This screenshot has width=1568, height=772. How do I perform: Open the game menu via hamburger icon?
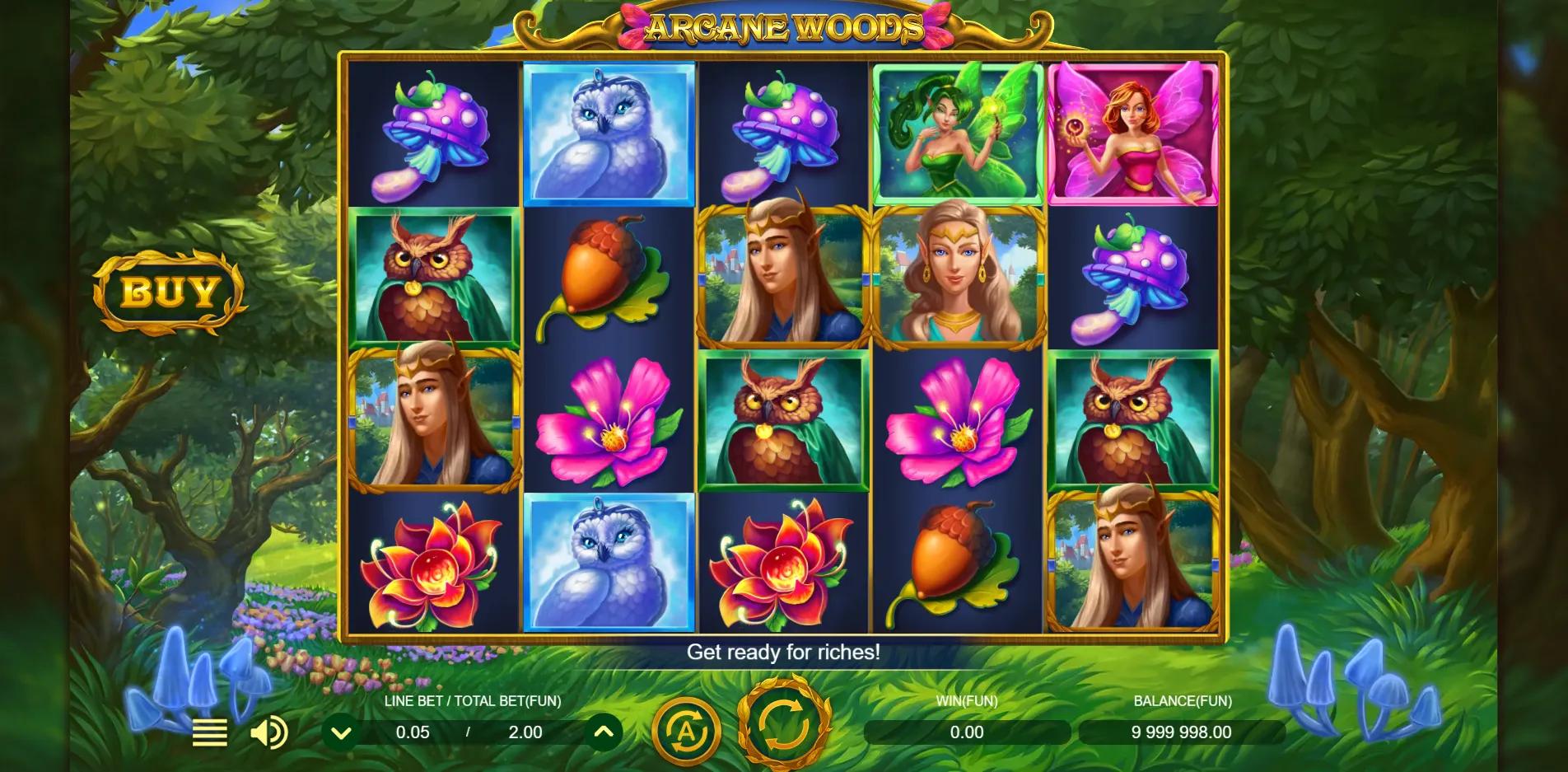(x=211, y=731)
